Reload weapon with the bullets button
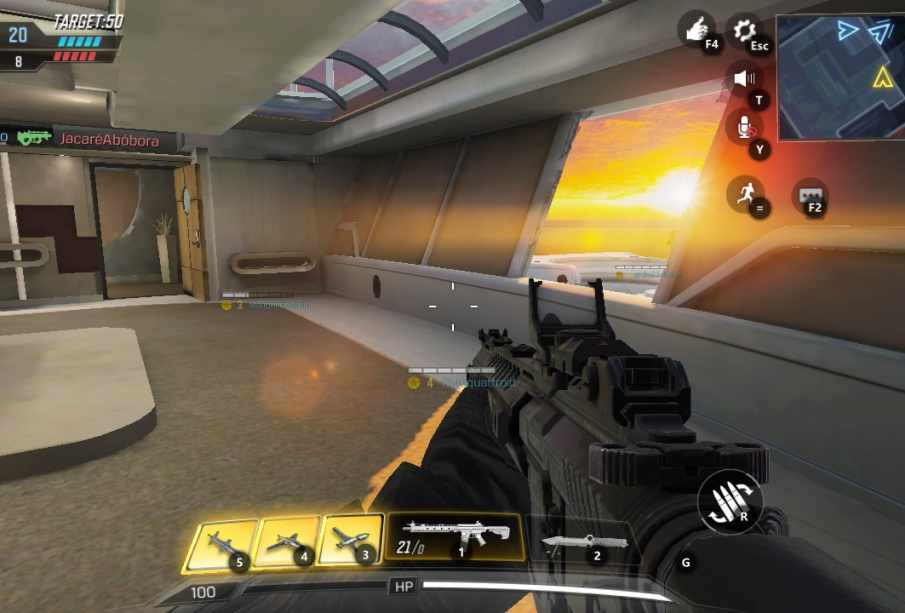This screenshot has height=613, width=905. point(729,501)
